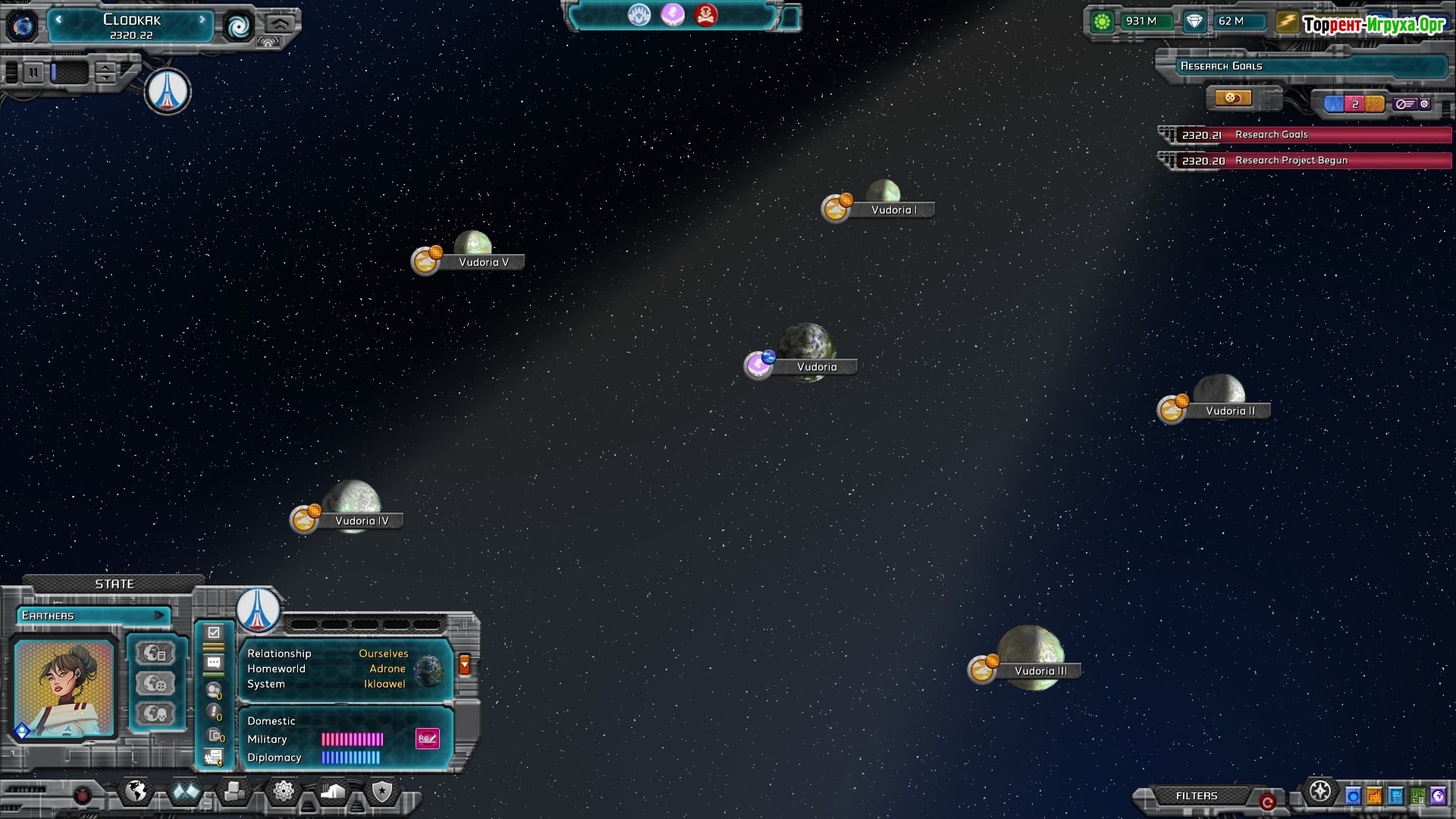Image resolution: width=1456 pixels, height=819 pixels.
Task: Select the Vudoria planet label
Action: (817, 367)
